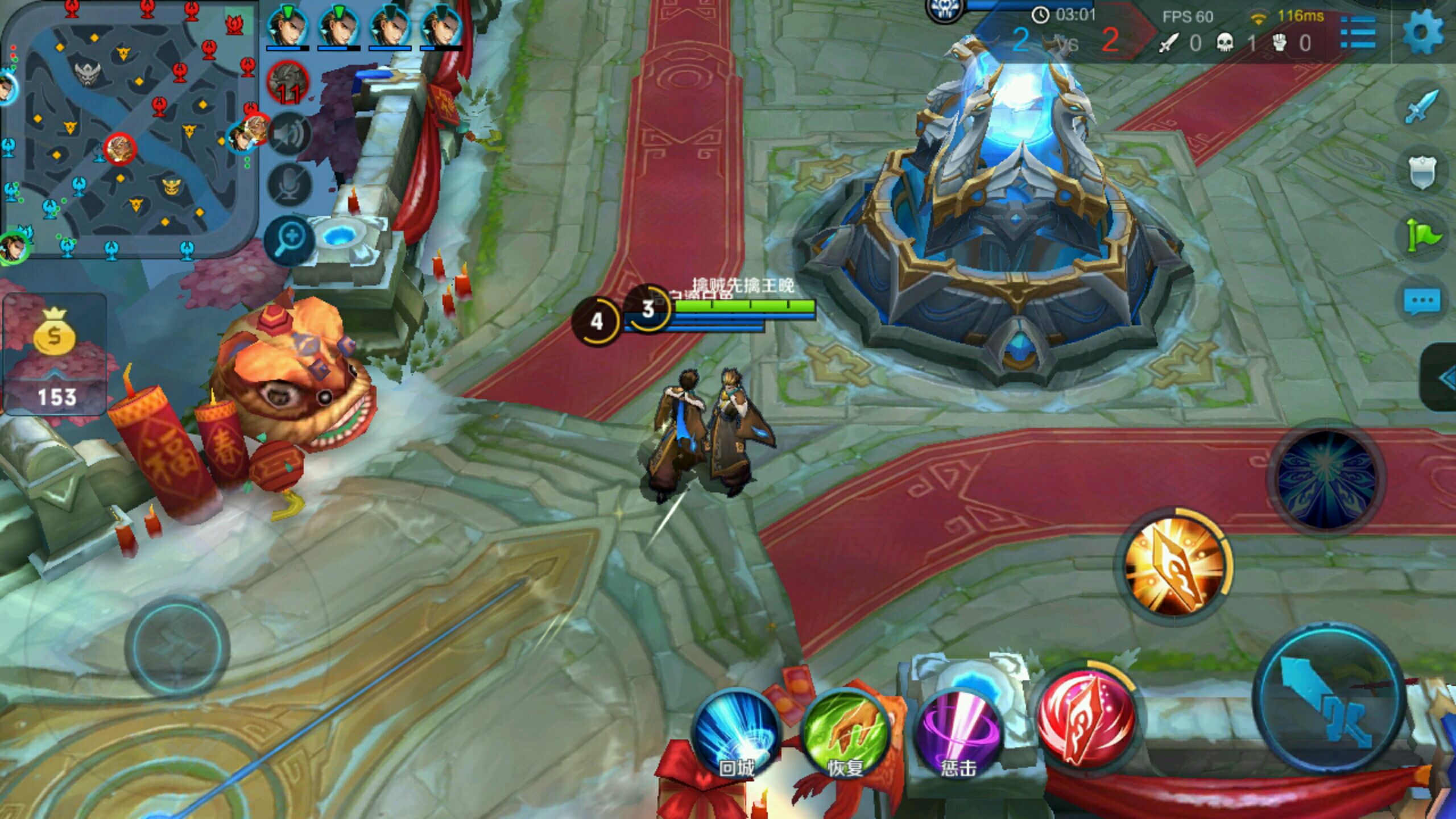Cast the golden talisman skill

click(1174, 566)
